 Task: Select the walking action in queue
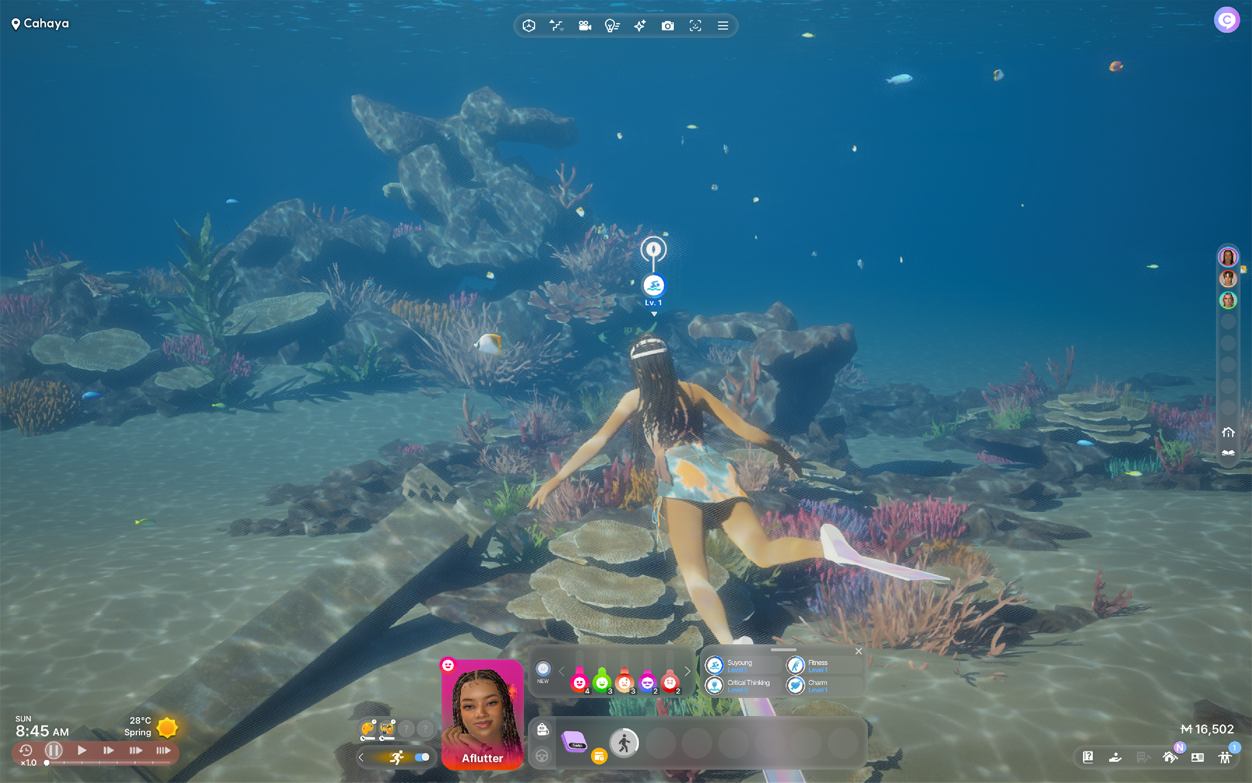click(624, 742)
